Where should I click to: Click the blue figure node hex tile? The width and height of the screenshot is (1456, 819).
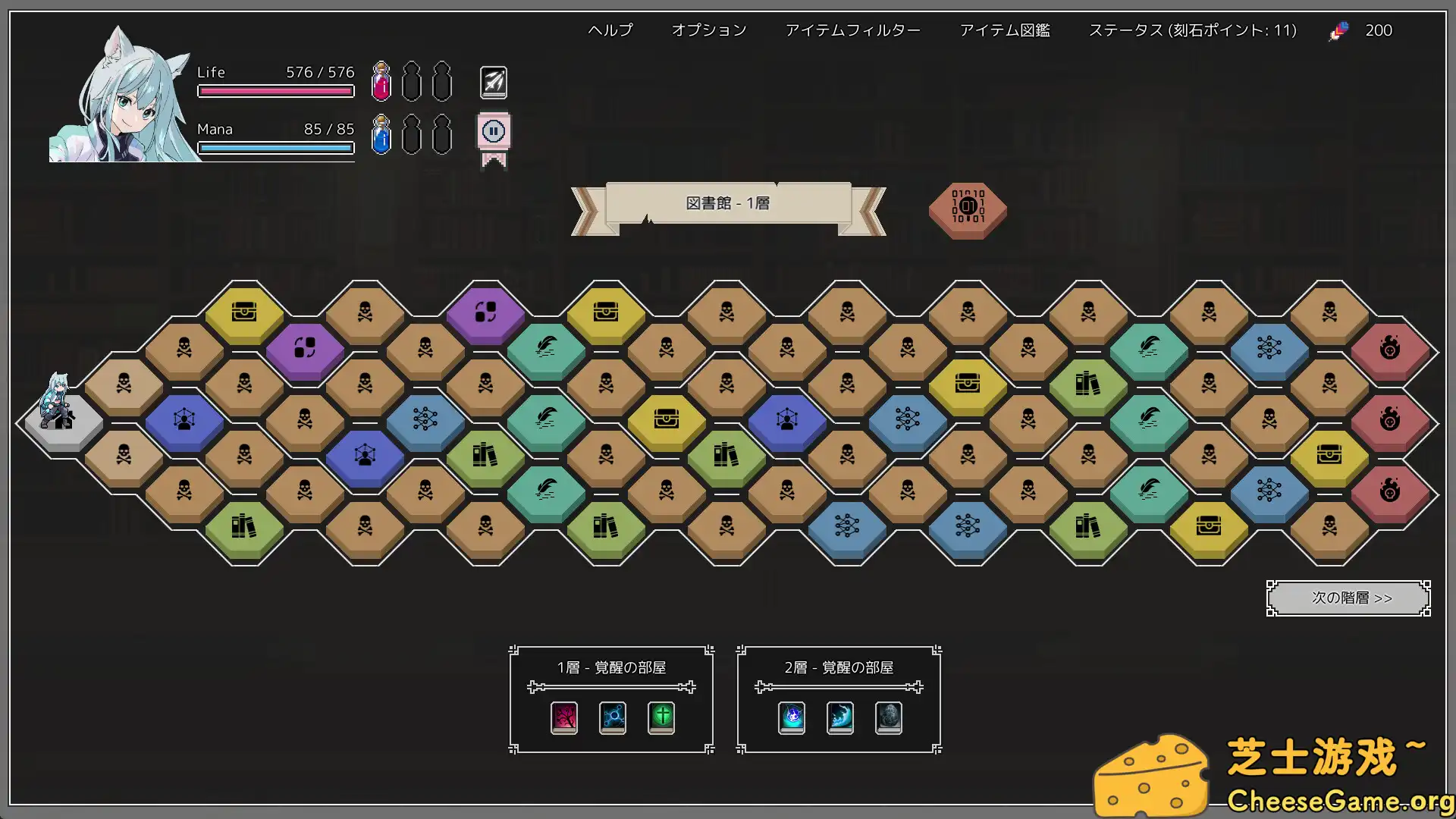pos(184,419)
